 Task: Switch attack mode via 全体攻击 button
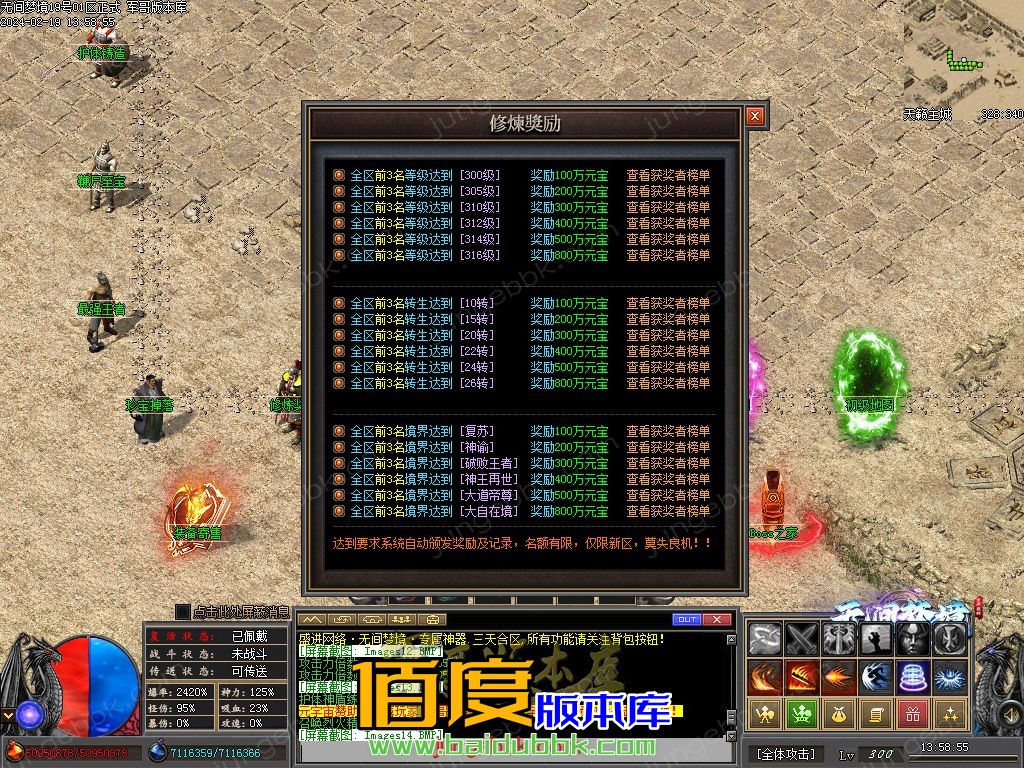coord(786,753)
